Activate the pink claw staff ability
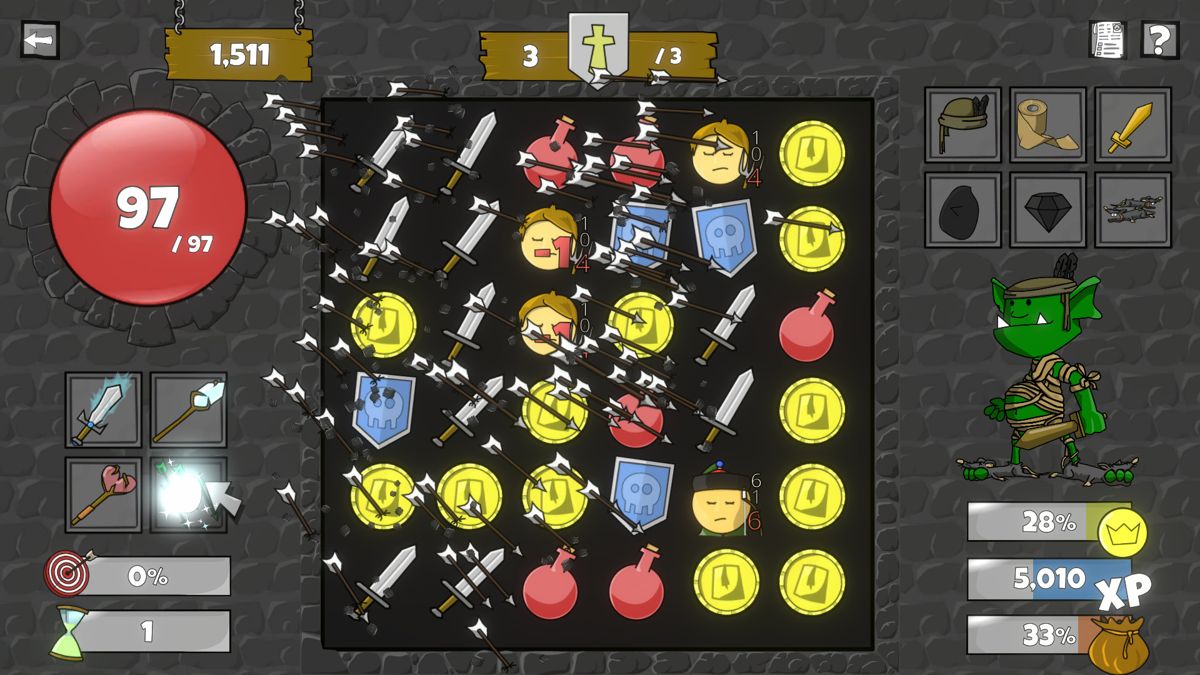The height and width of the screenshot is (675, 1200). pyautogui.click(x=104, y=494)
